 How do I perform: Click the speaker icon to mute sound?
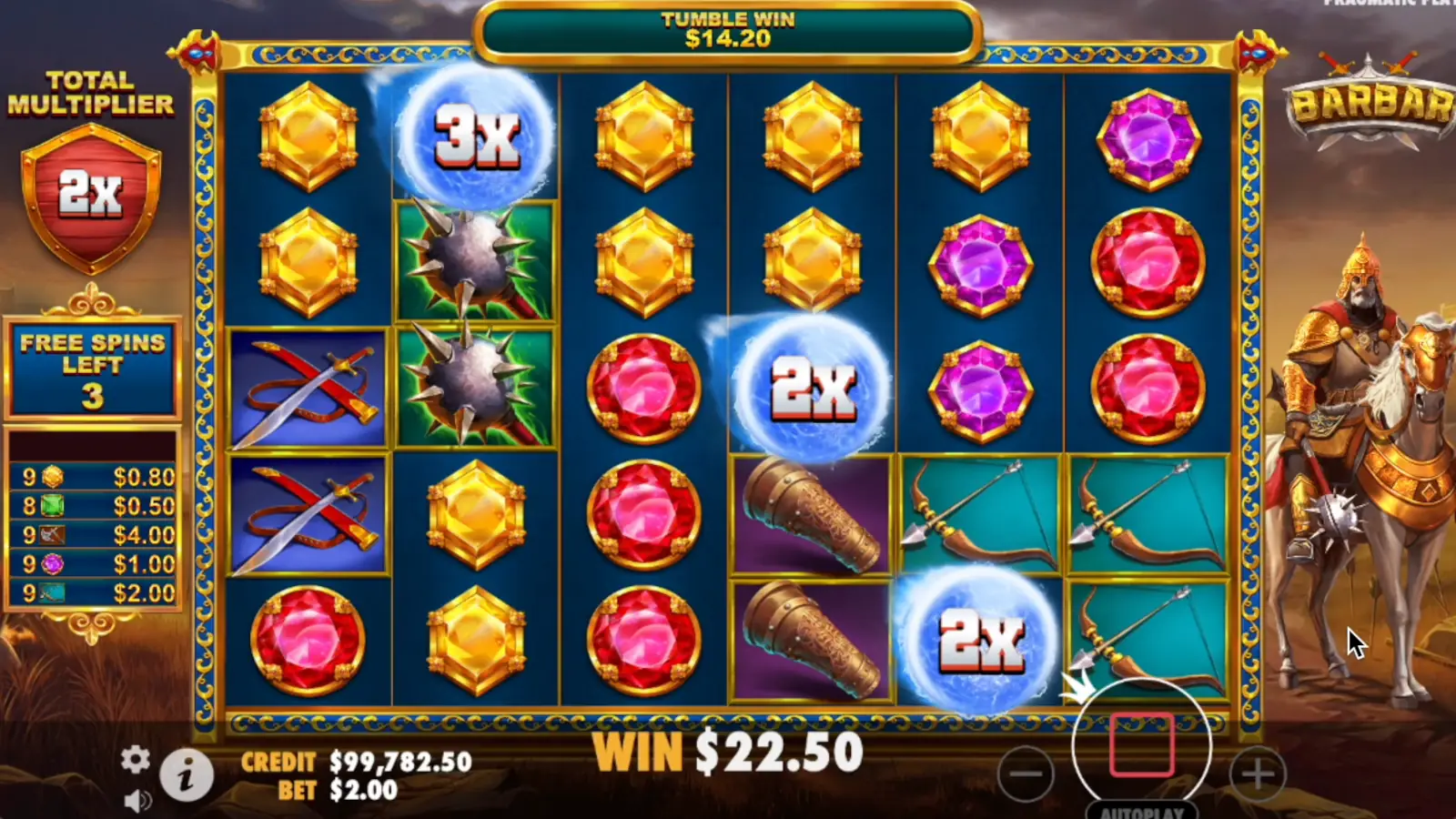click(138, 799)
